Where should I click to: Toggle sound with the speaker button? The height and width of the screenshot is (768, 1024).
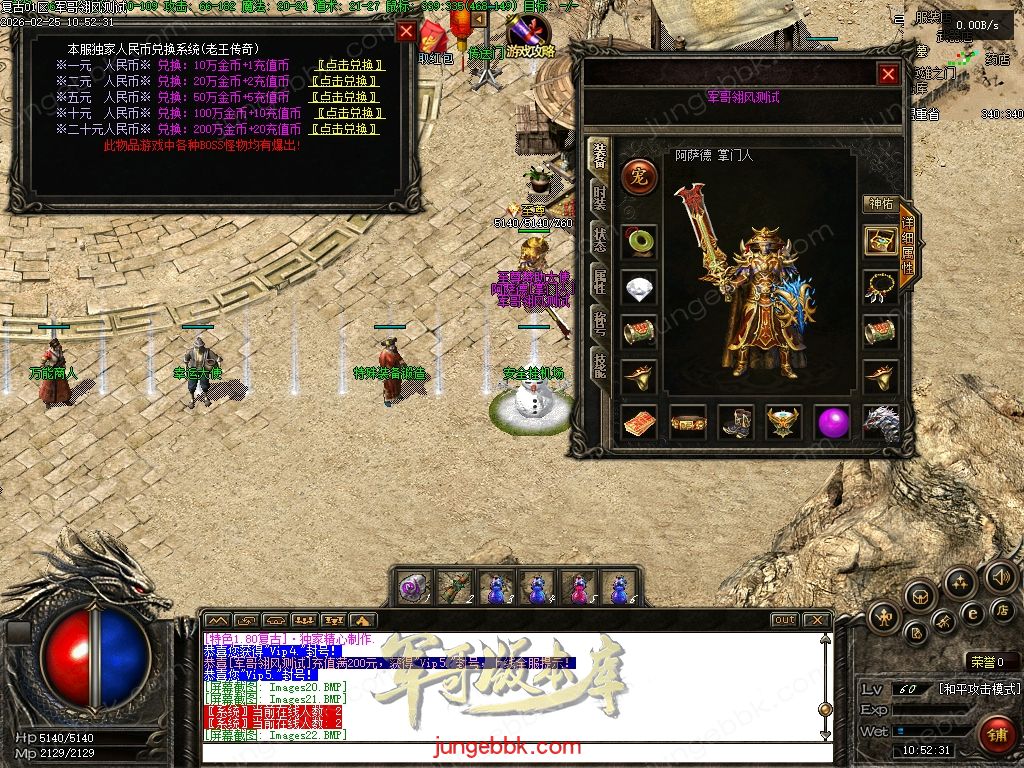[x=1000, y=576]
